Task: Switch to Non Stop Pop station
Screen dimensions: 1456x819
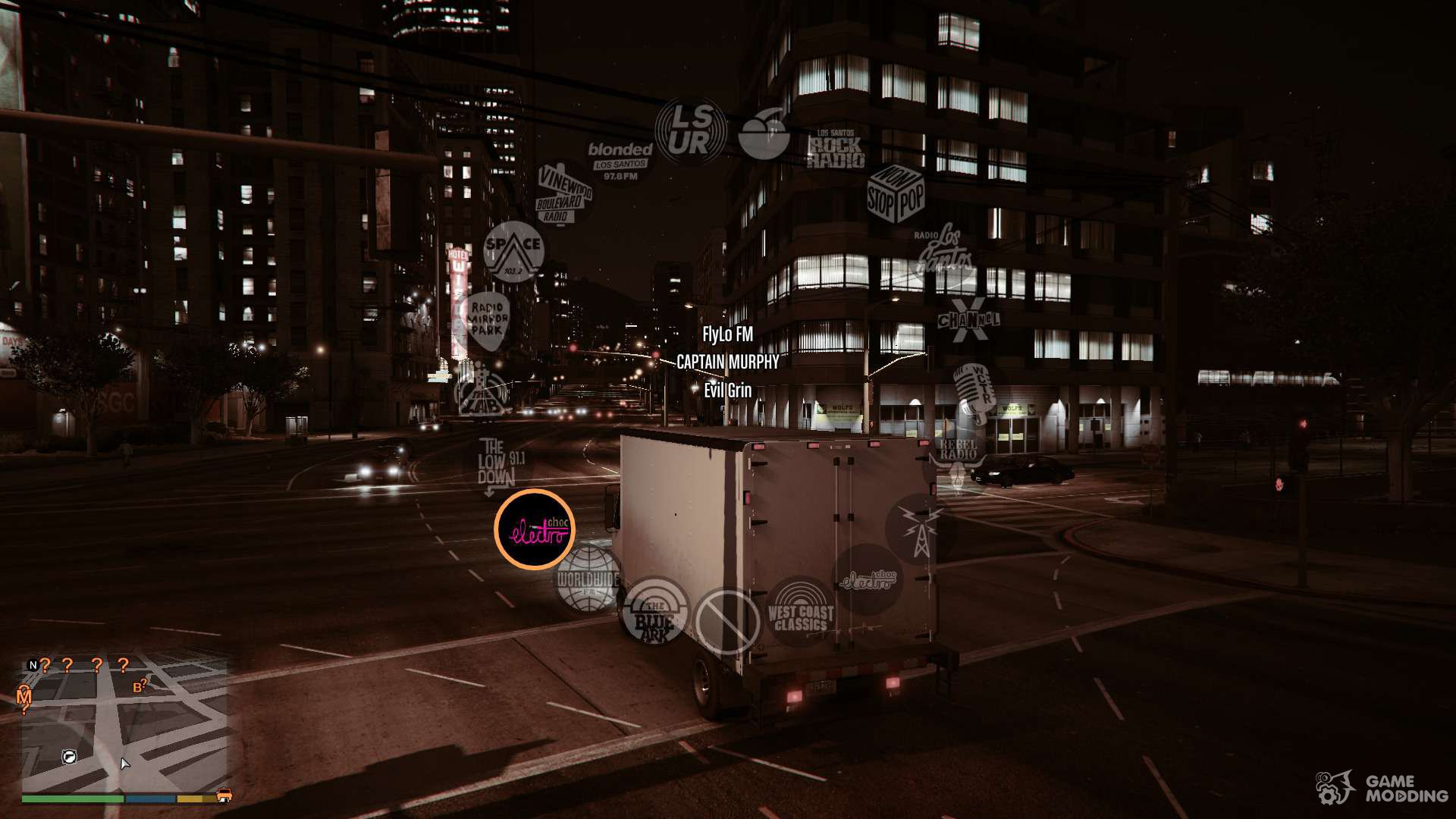Action: (x=896, y=194)
